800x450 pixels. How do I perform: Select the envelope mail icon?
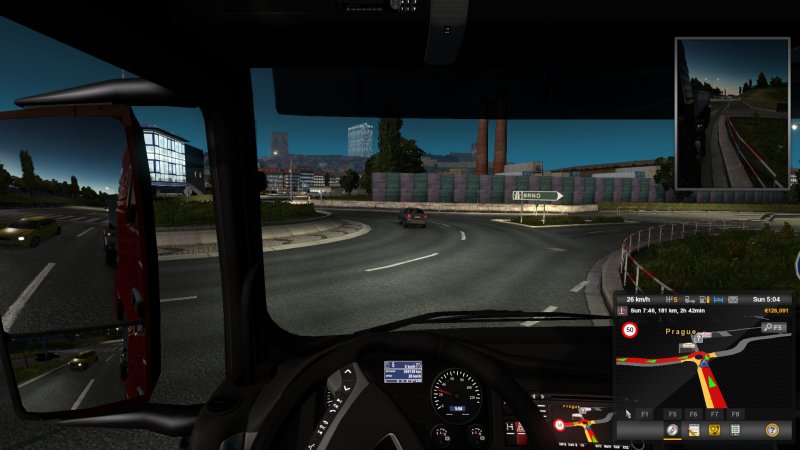point(732,299)
